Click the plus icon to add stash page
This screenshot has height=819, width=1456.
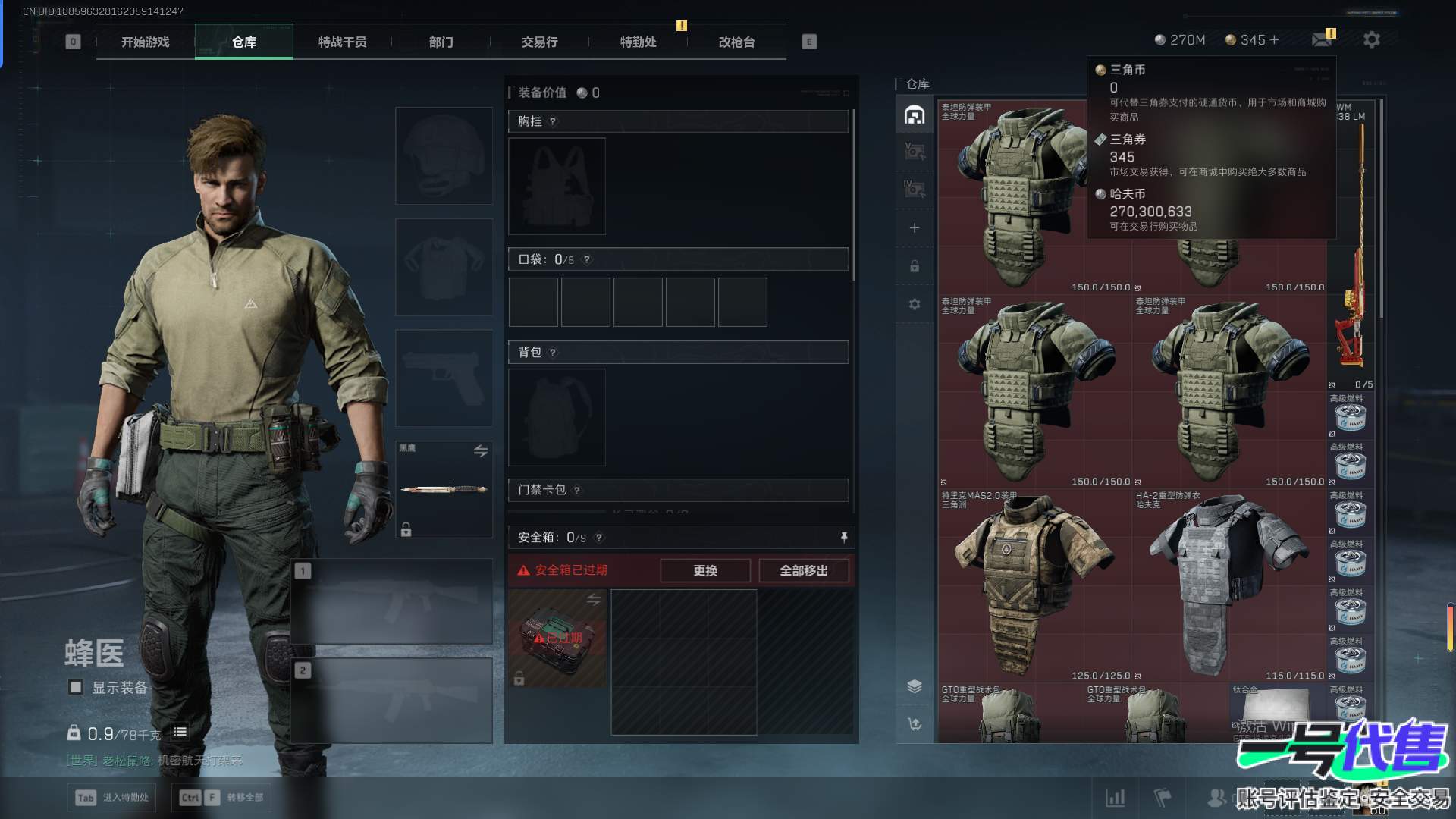915,227
